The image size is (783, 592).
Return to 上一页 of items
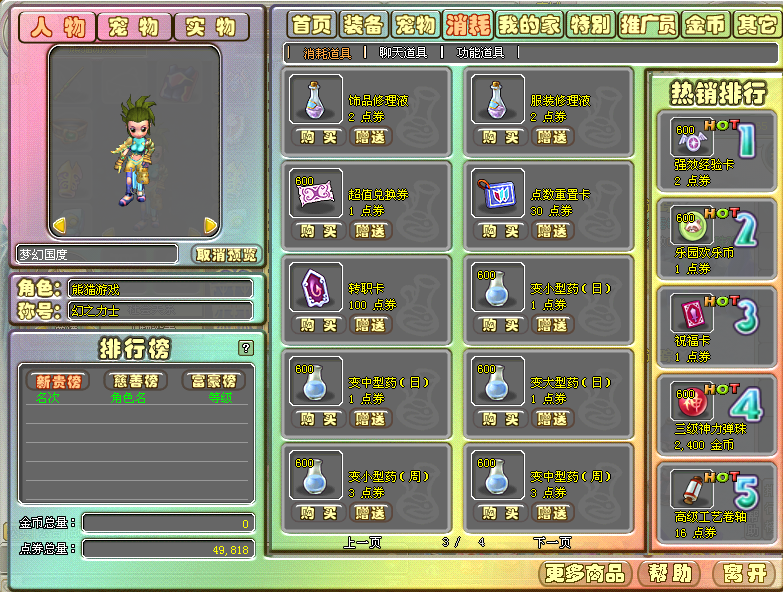[364, 543]
